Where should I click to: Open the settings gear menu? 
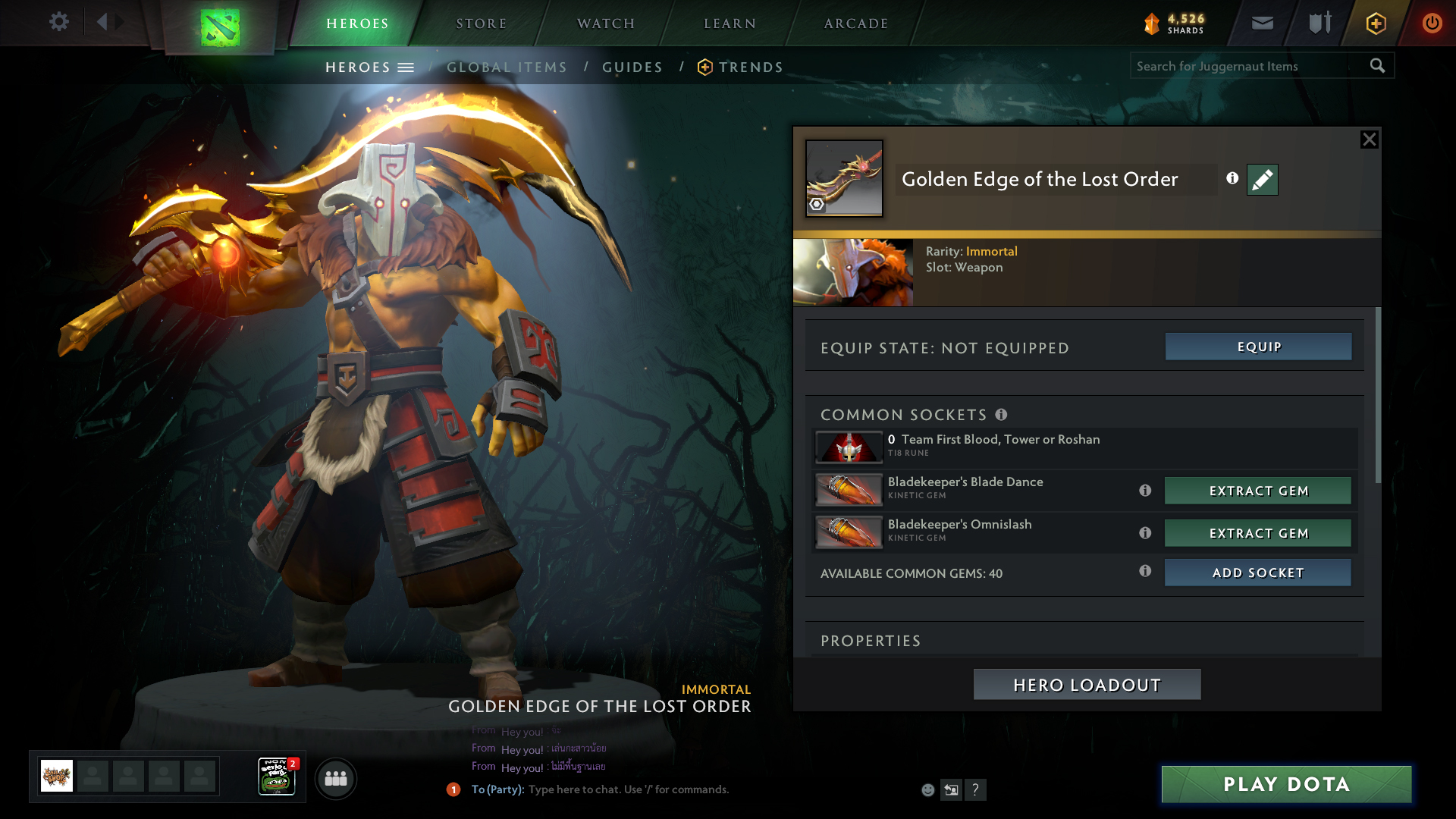point(59,22)
